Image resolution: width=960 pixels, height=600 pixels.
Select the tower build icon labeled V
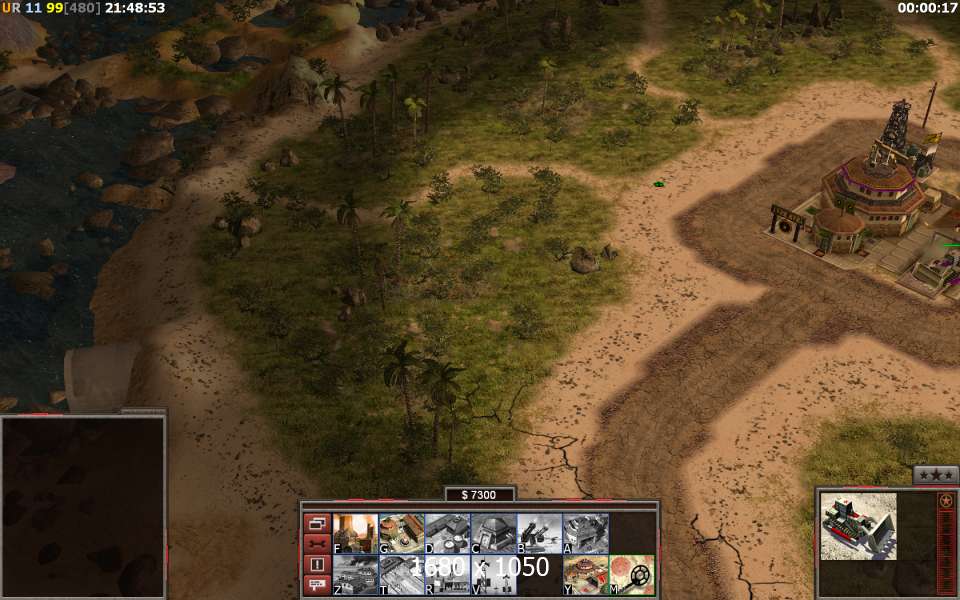493,575
